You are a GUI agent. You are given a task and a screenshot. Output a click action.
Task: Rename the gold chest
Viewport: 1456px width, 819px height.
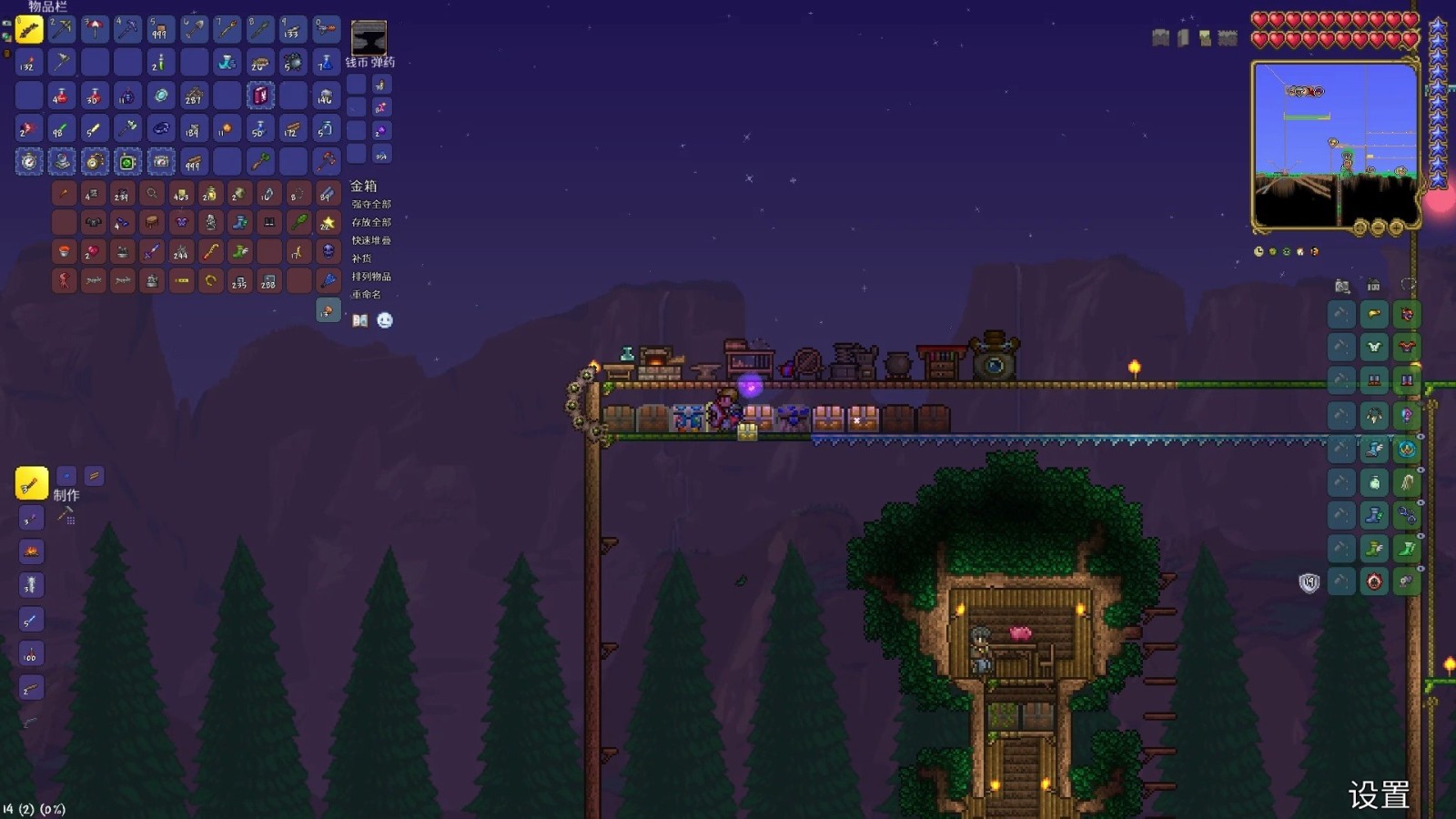pyautogui.click(x=366, y=295)
